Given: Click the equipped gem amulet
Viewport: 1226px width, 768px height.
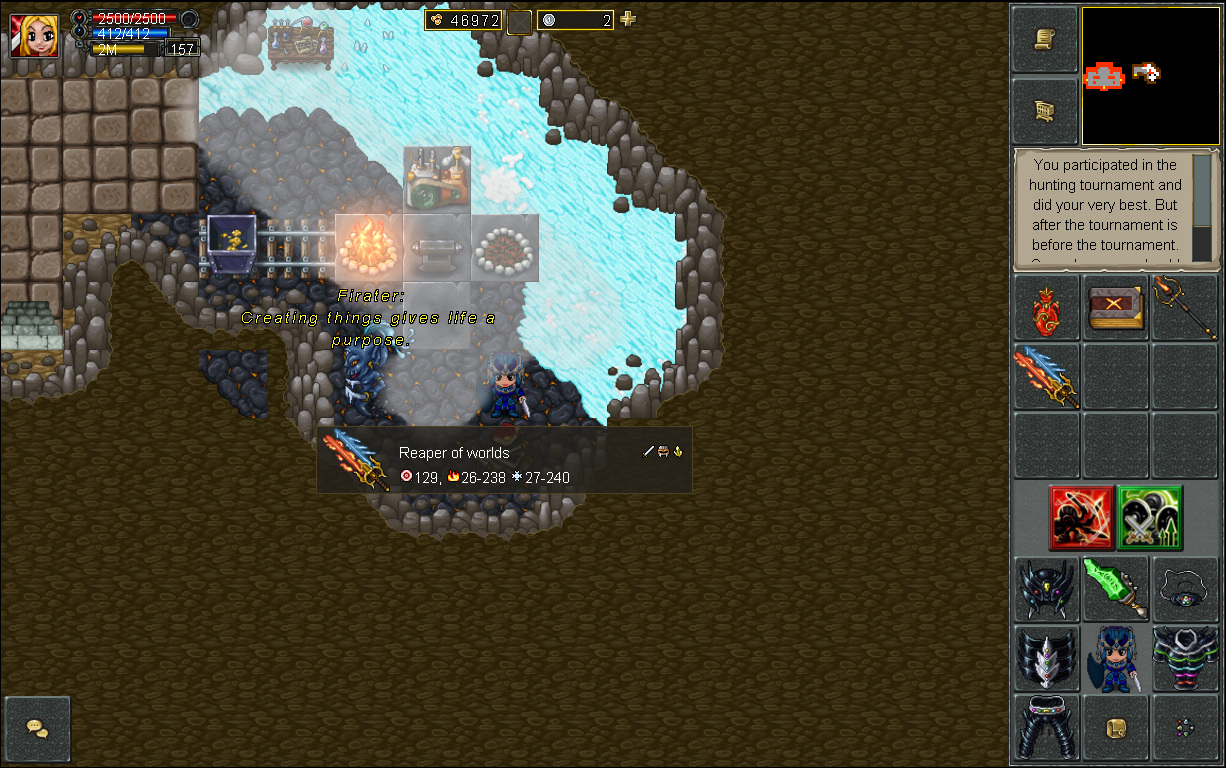Looking at the screenshot, I should tap(1184, 589).
